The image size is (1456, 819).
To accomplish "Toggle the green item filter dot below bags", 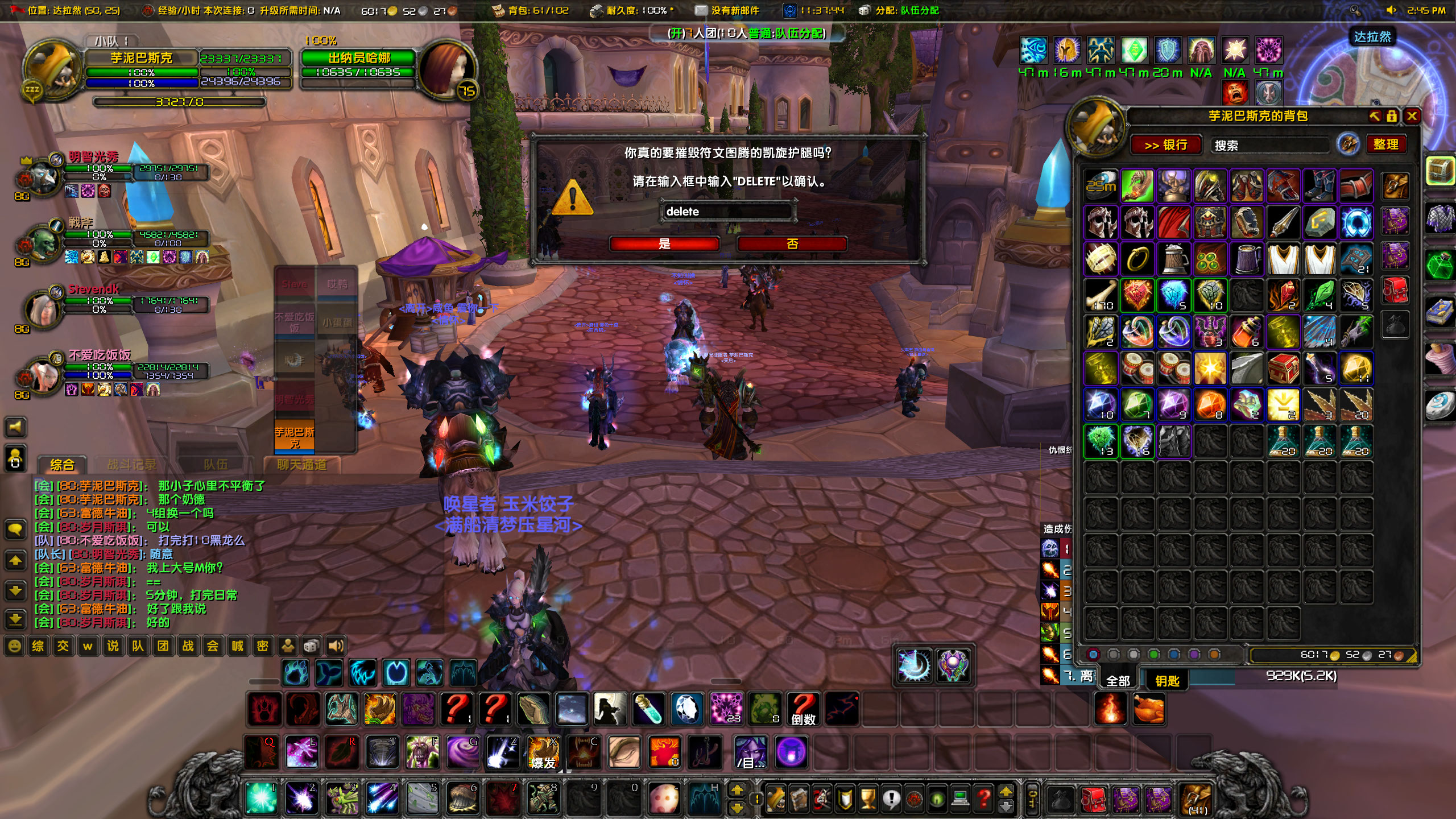I will 1153,655.
